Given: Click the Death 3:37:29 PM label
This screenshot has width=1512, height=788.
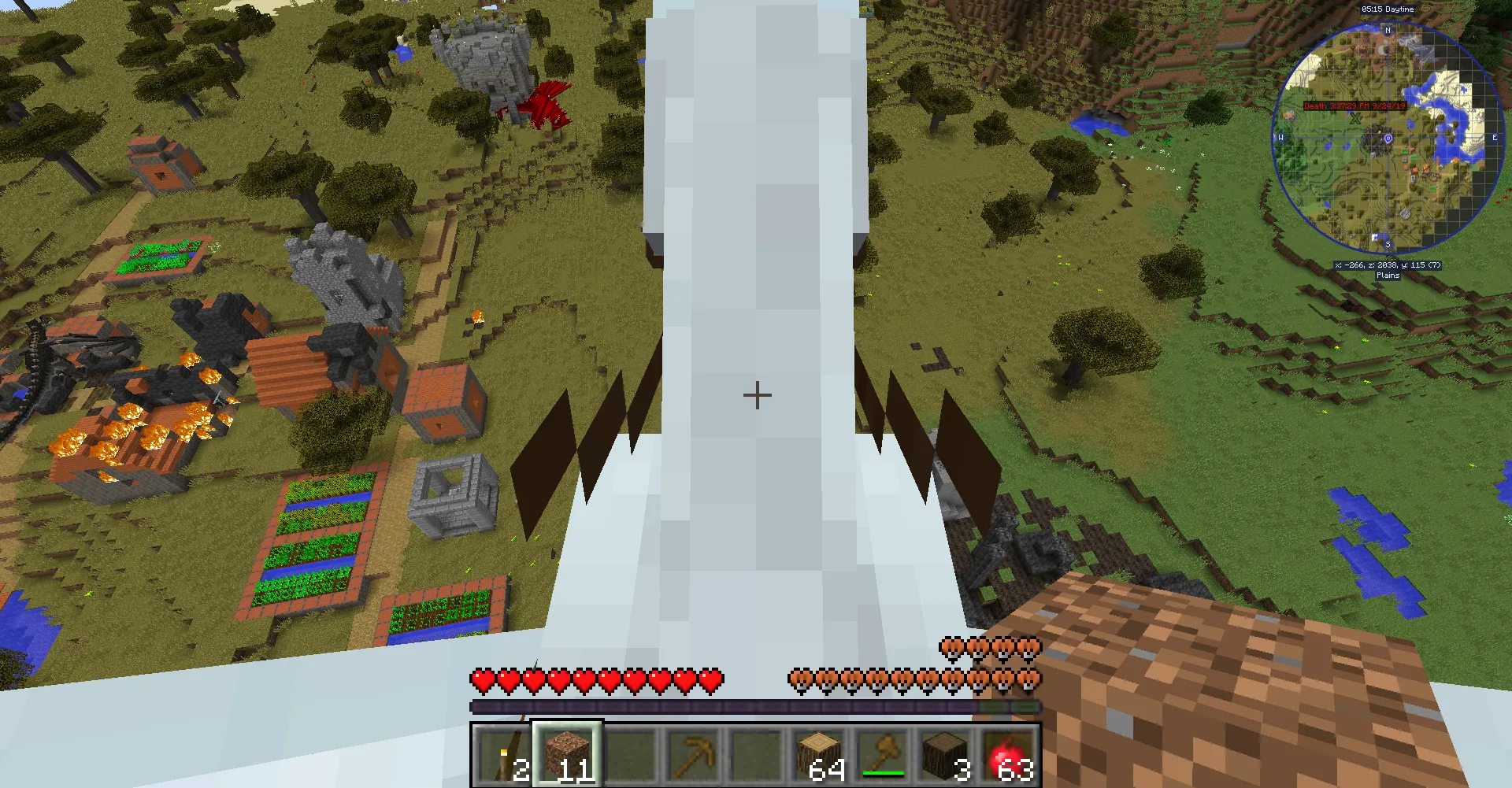Looking at the screenshot, I should click(x=1354, y=106).
